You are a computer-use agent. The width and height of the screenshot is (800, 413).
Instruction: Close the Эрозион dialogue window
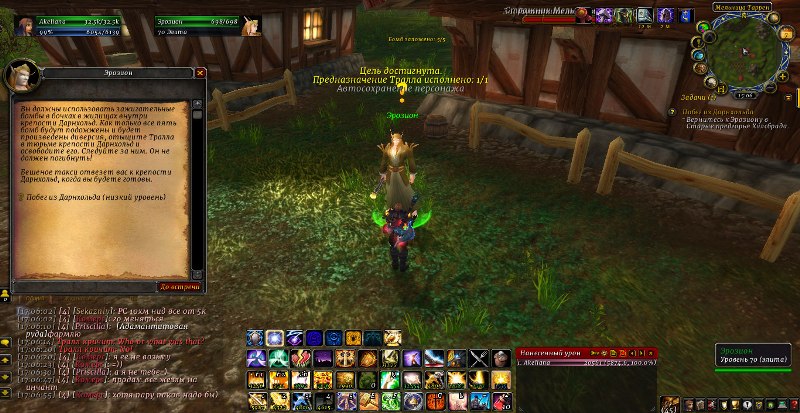(x=200, y=73)
